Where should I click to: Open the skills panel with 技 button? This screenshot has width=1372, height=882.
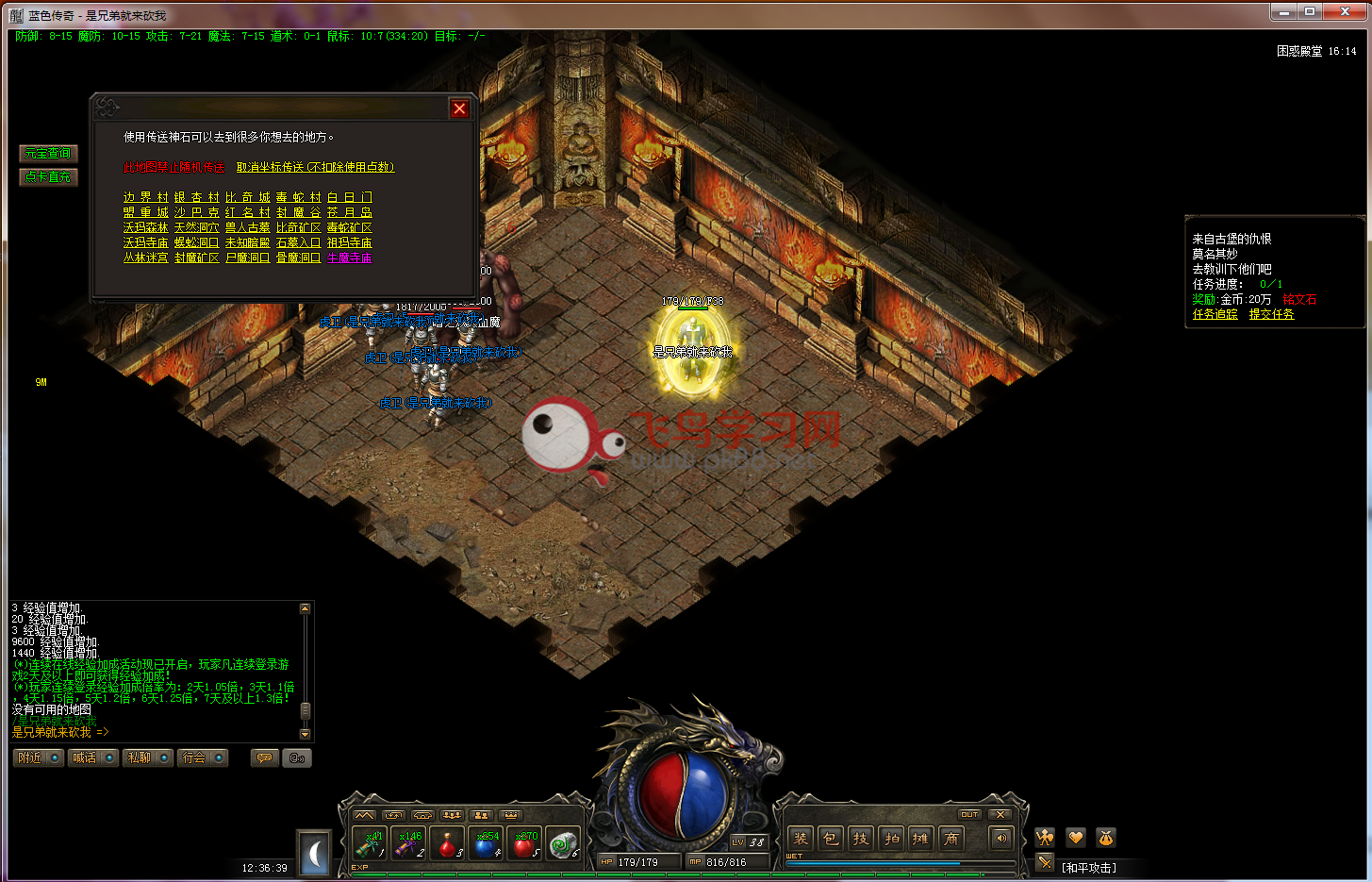coord(861,838)
